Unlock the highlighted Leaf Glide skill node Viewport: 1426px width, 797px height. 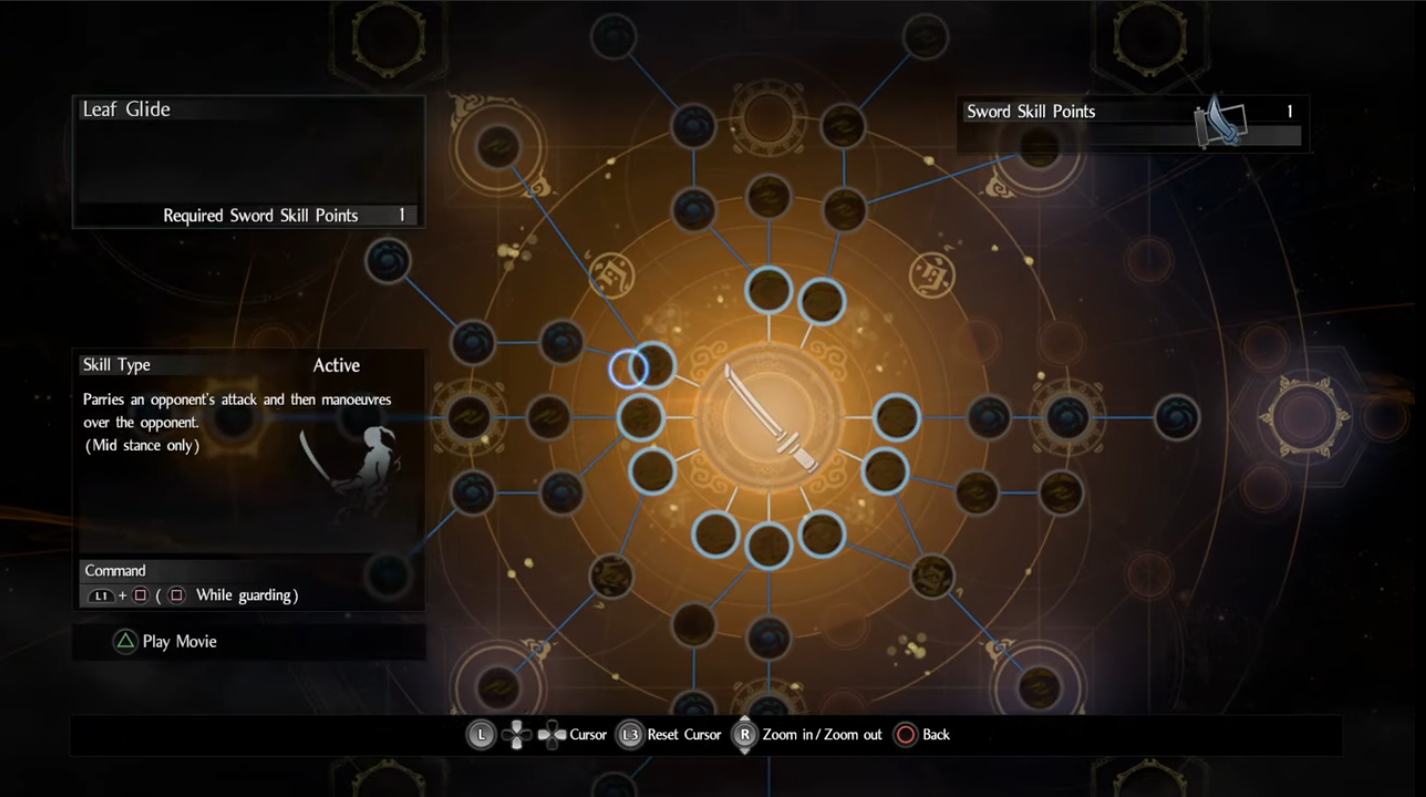pyautogui.click(x=654, y=366)
